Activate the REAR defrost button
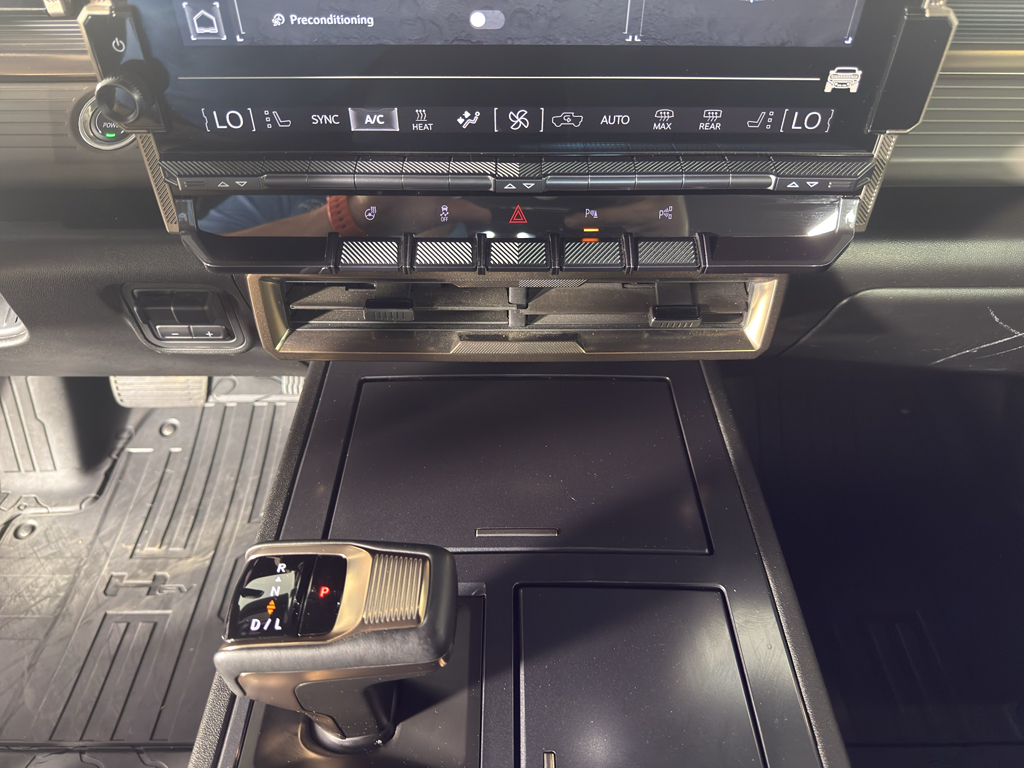The image size is (1024, 768). click(710, 121)
